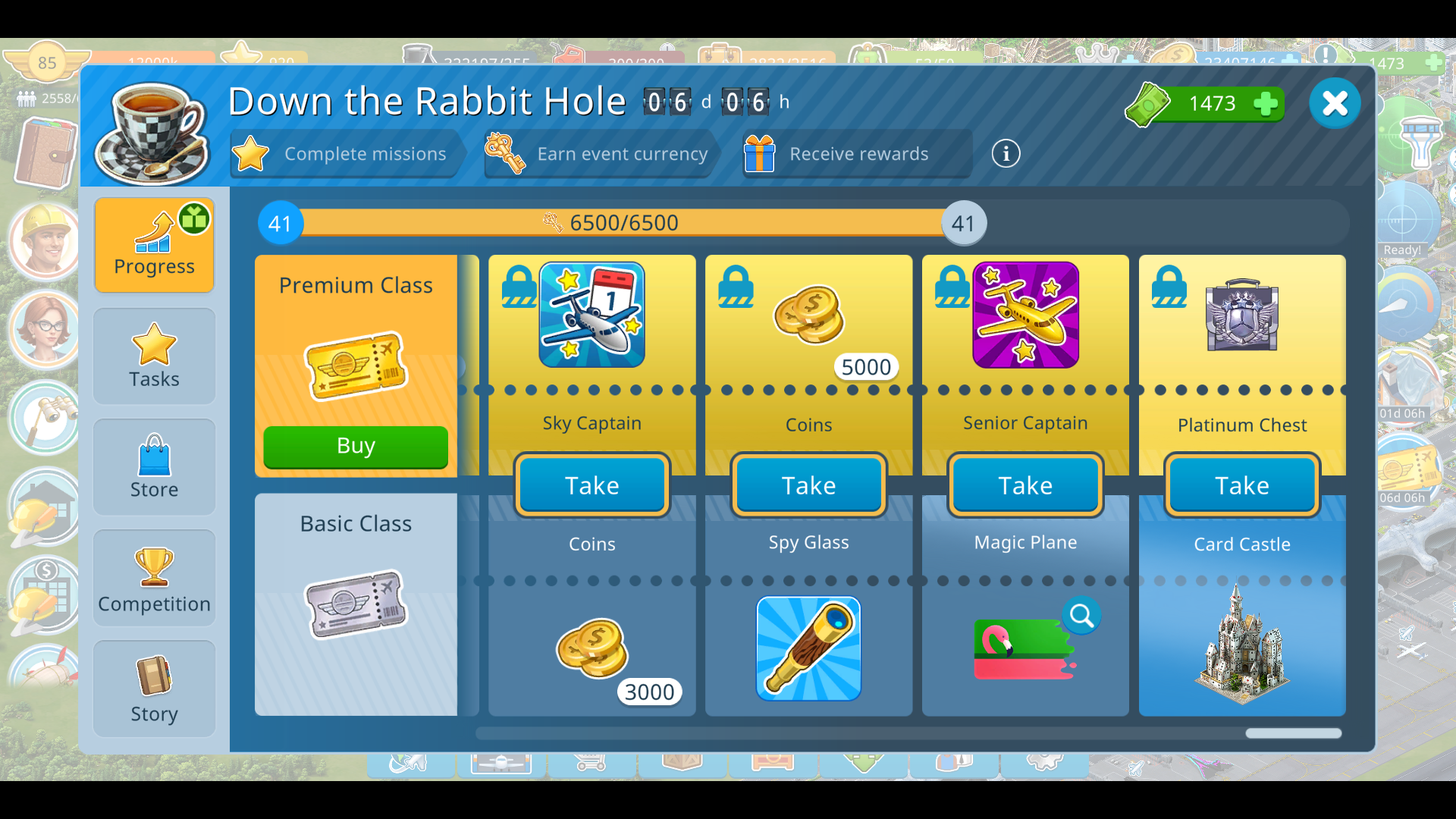View the Sky Captain premium reward icon

pyautogui.click(x=591, y=315)
